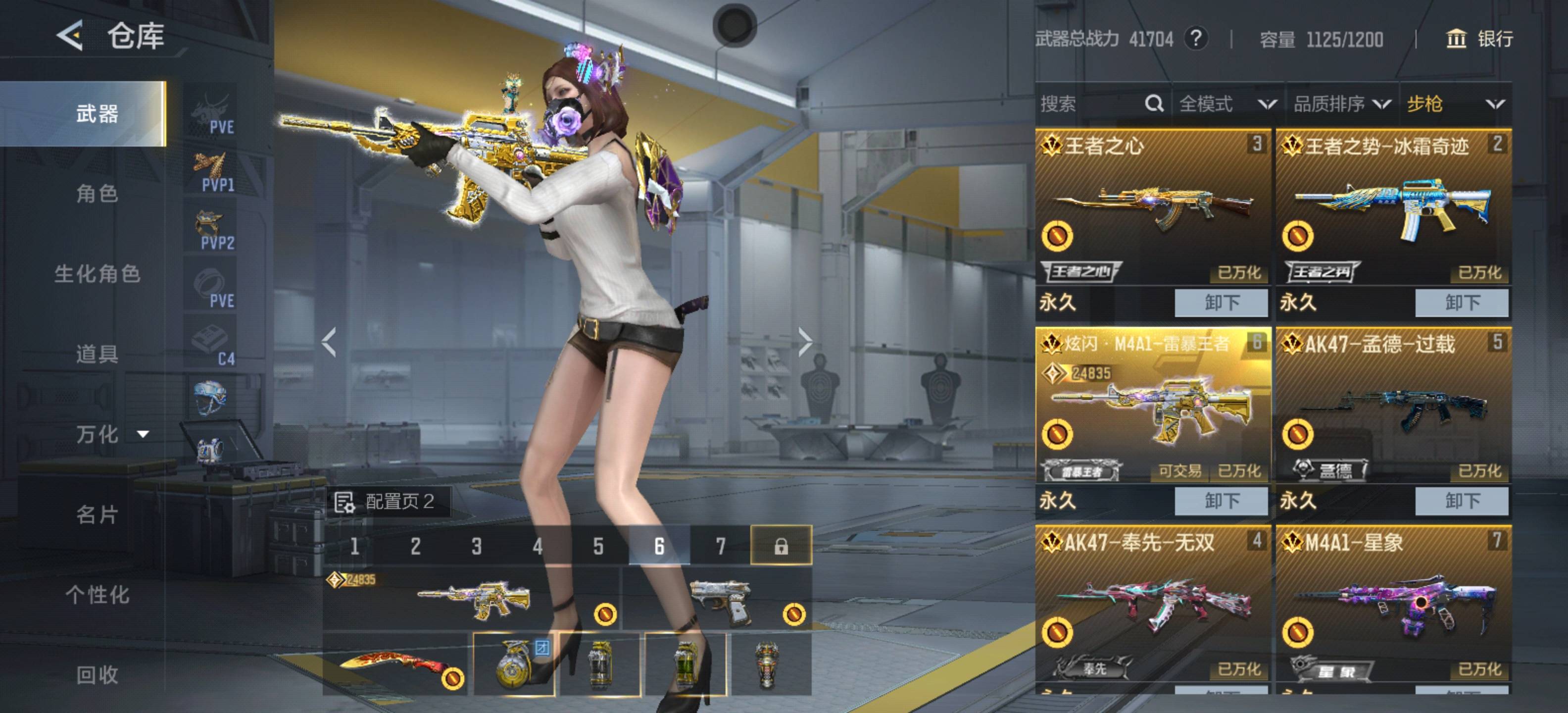This screenshot has width=1568, height=713.
Task: Open the 生化角色 category
Action: 97,274
